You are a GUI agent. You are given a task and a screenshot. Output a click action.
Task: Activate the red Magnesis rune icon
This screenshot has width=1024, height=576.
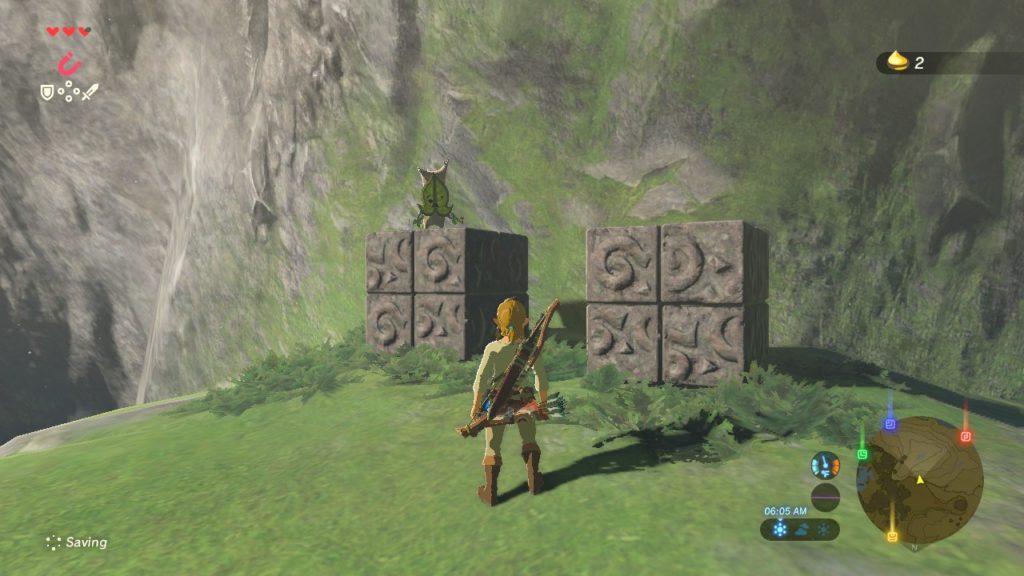click(x=69, y=65)
